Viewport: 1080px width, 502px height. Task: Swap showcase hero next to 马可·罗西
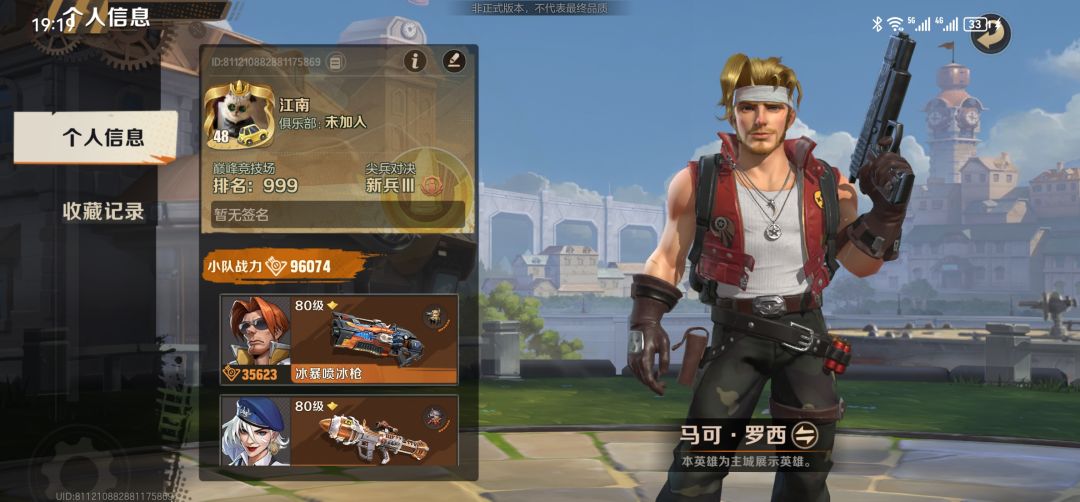(x=805, y=435)
